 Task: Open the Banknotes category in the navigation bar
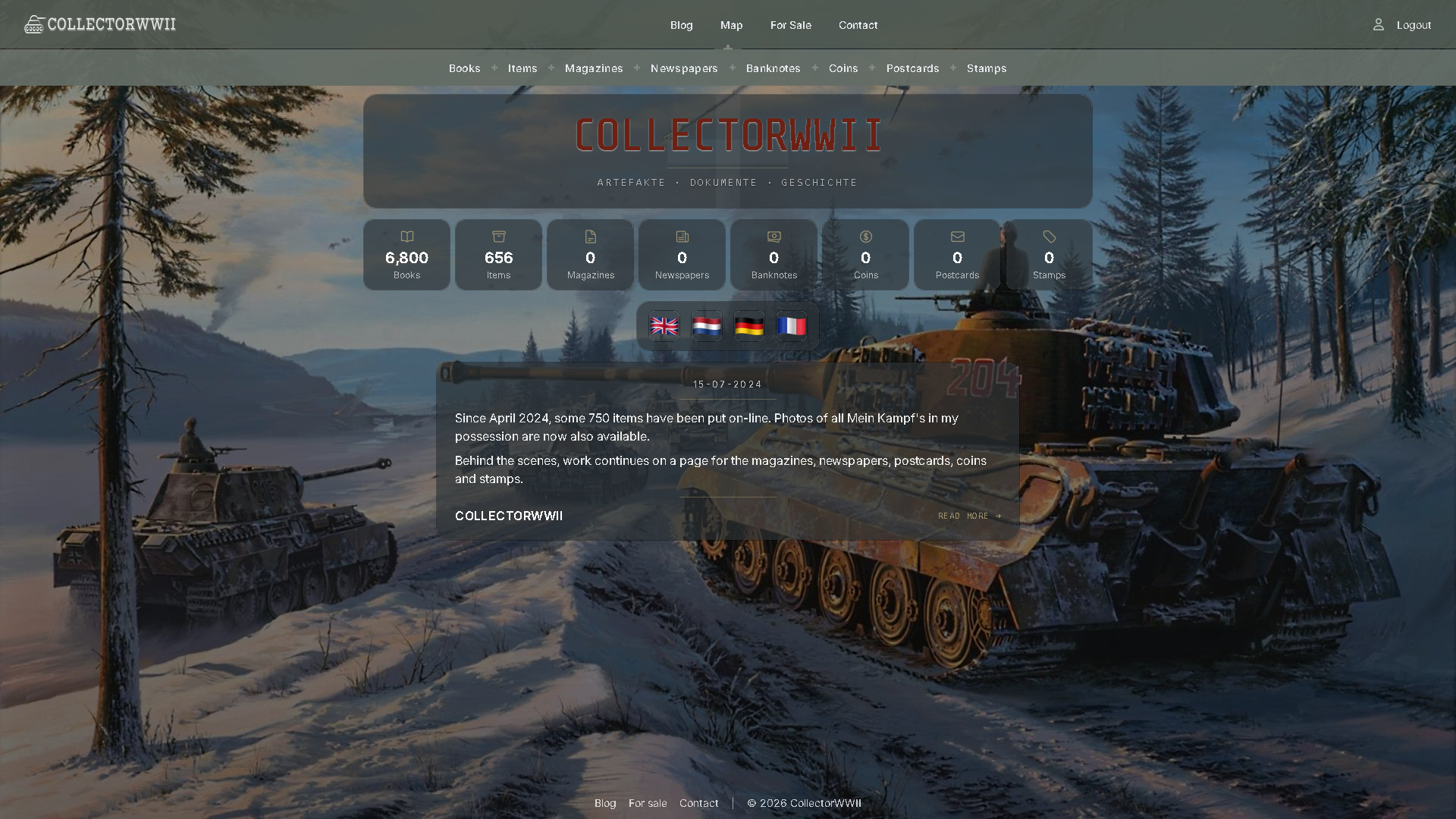(773, 68)
